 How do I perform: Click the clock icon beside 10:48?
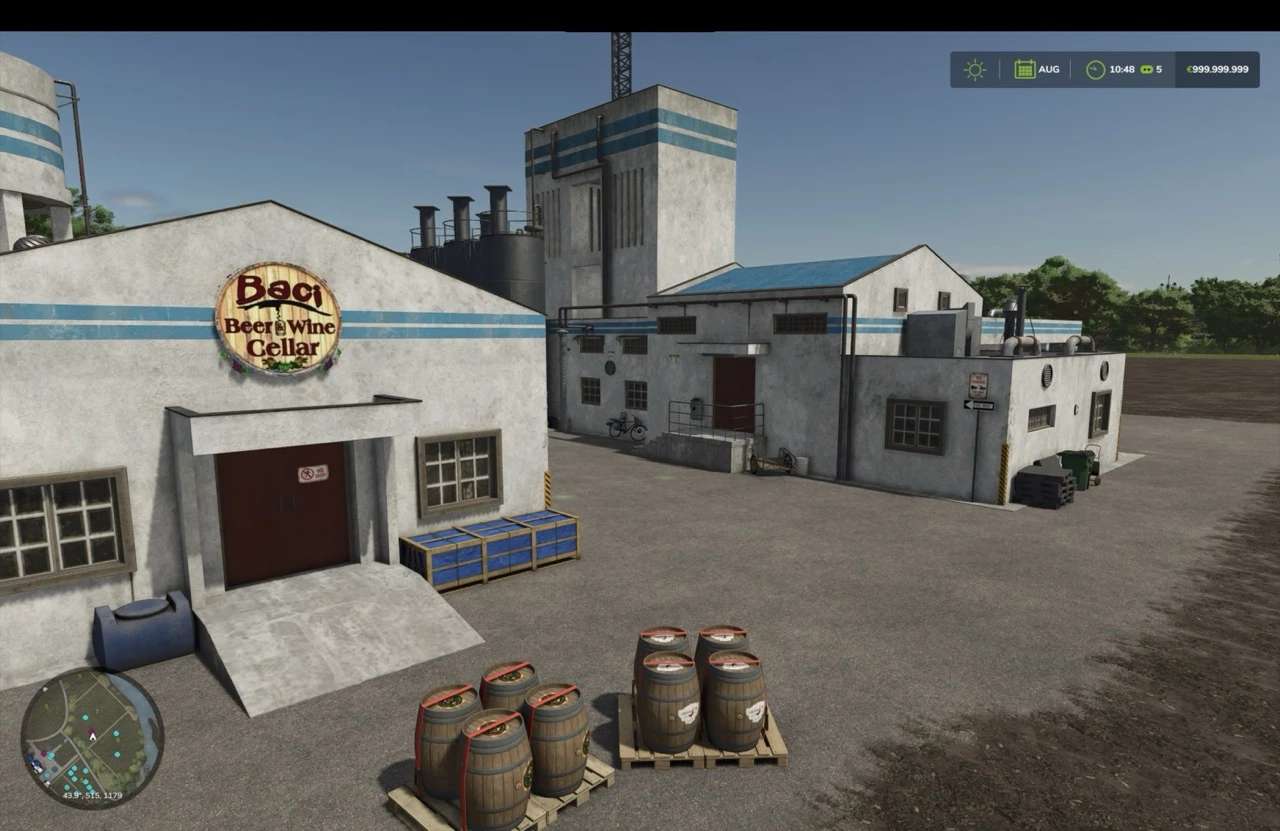[1095, 69]
